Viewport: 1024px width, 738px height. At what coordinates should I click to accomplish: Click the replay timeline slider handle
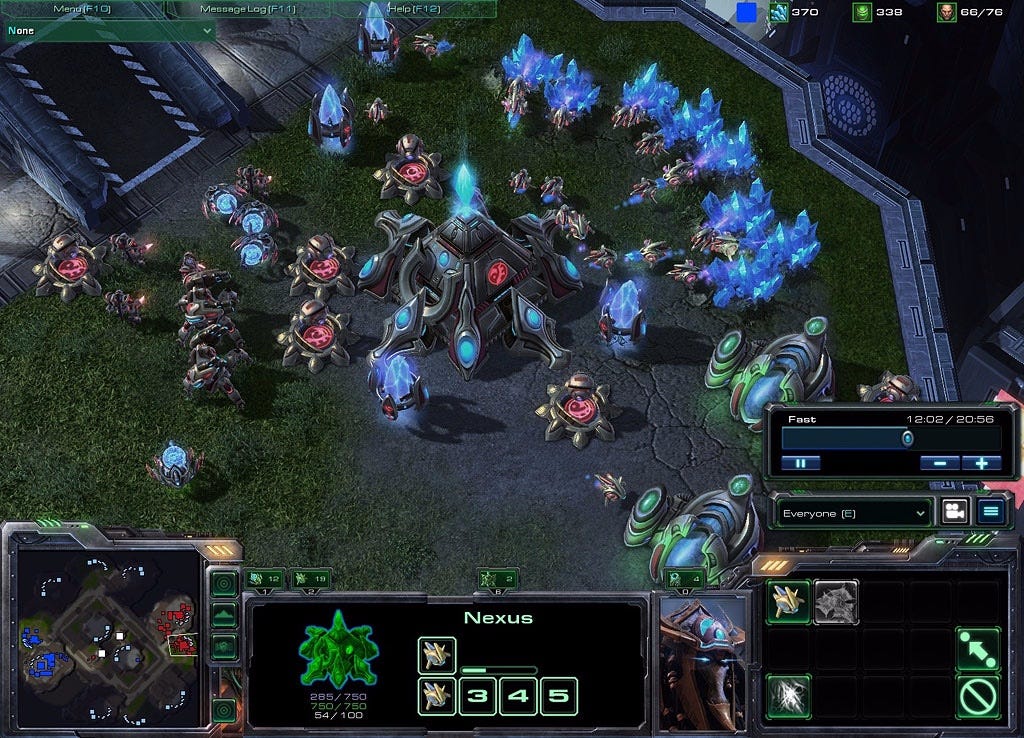[907, 438]
